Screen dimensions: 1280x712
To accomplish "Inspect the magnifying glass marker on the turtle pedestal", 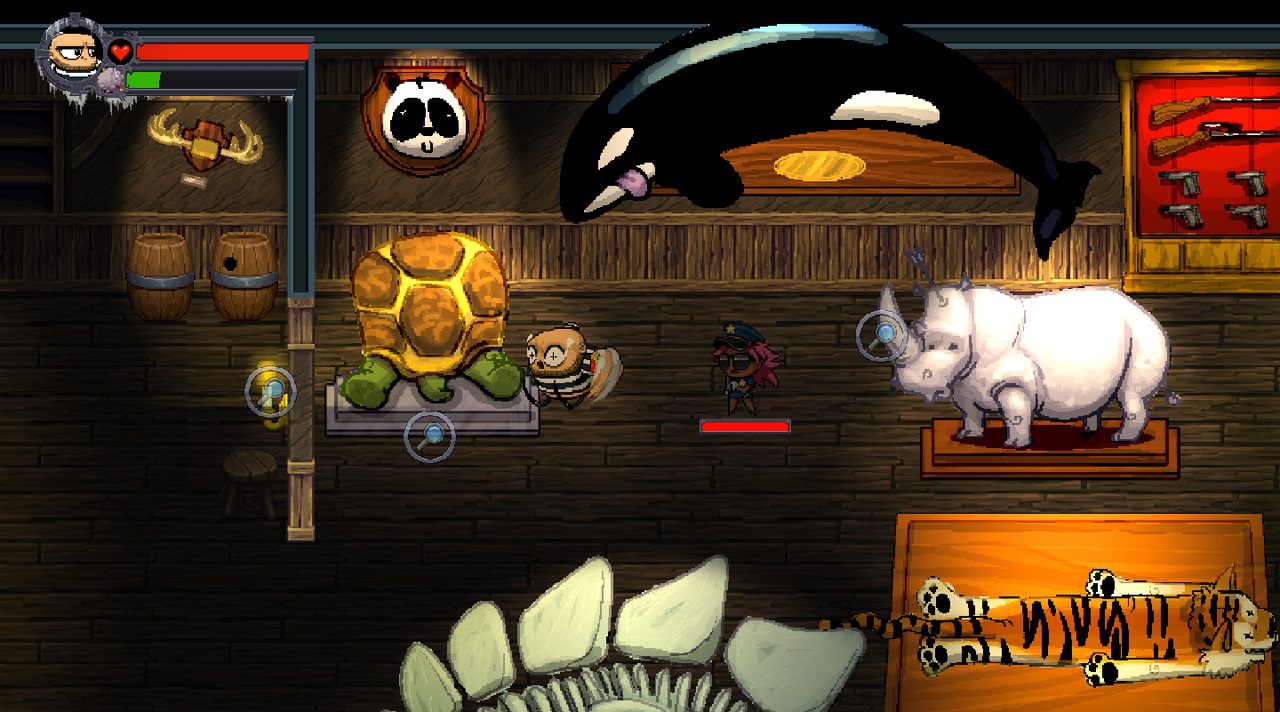I will coord(430,436).
